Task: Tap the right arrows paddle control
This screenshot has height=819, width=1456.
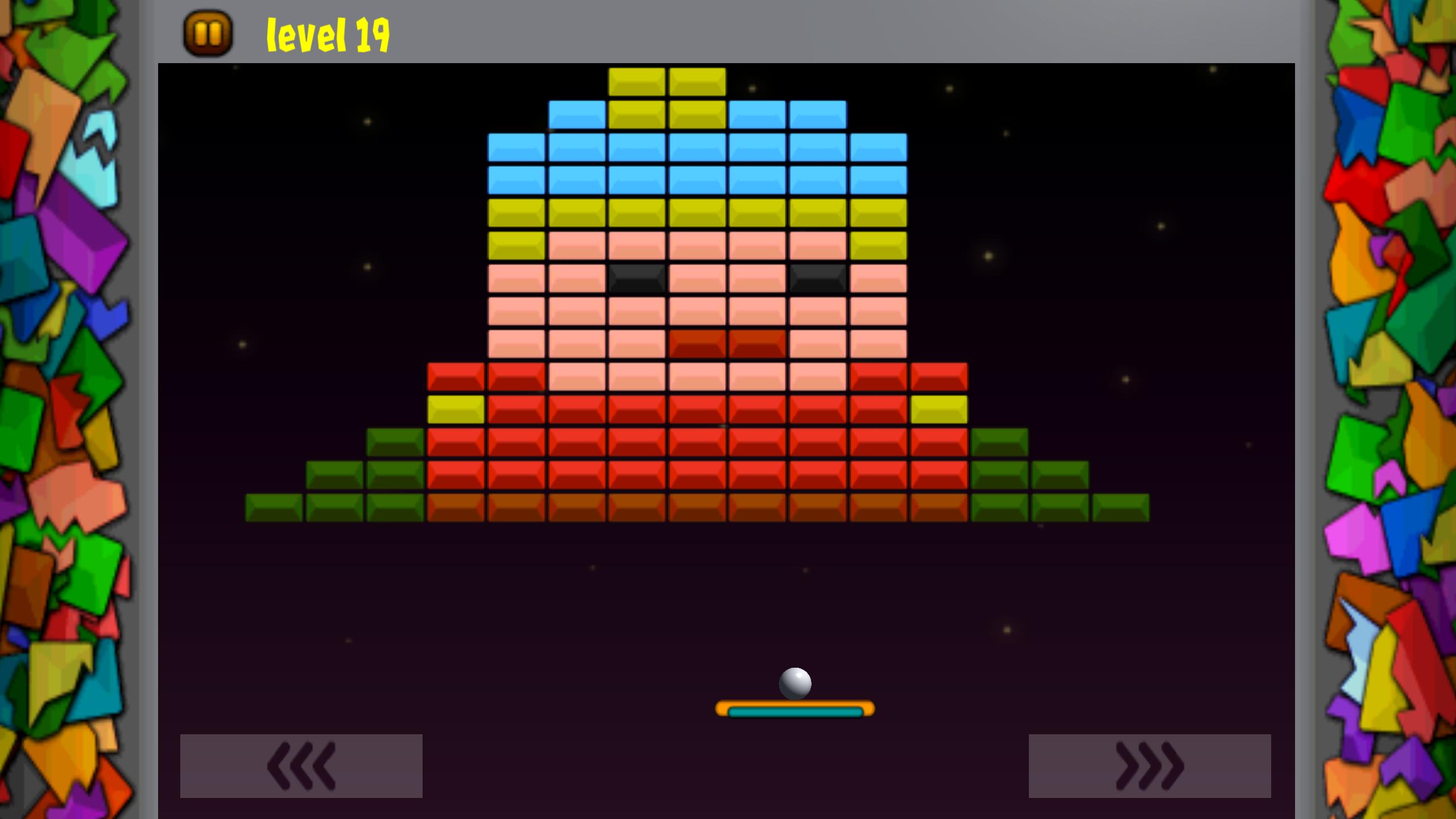Action: (1149, 766)
